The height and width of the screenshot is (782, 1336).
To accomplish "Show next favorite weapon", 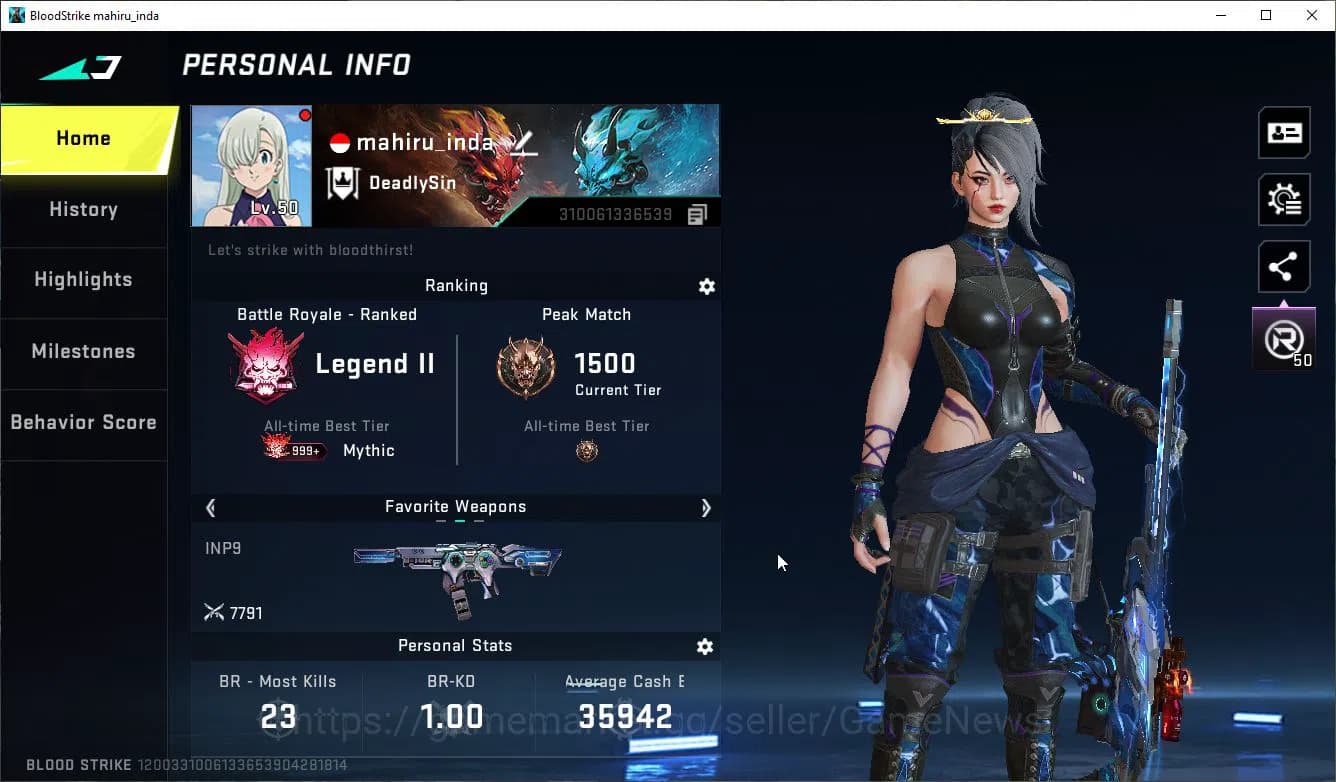I will click(705, 508).
